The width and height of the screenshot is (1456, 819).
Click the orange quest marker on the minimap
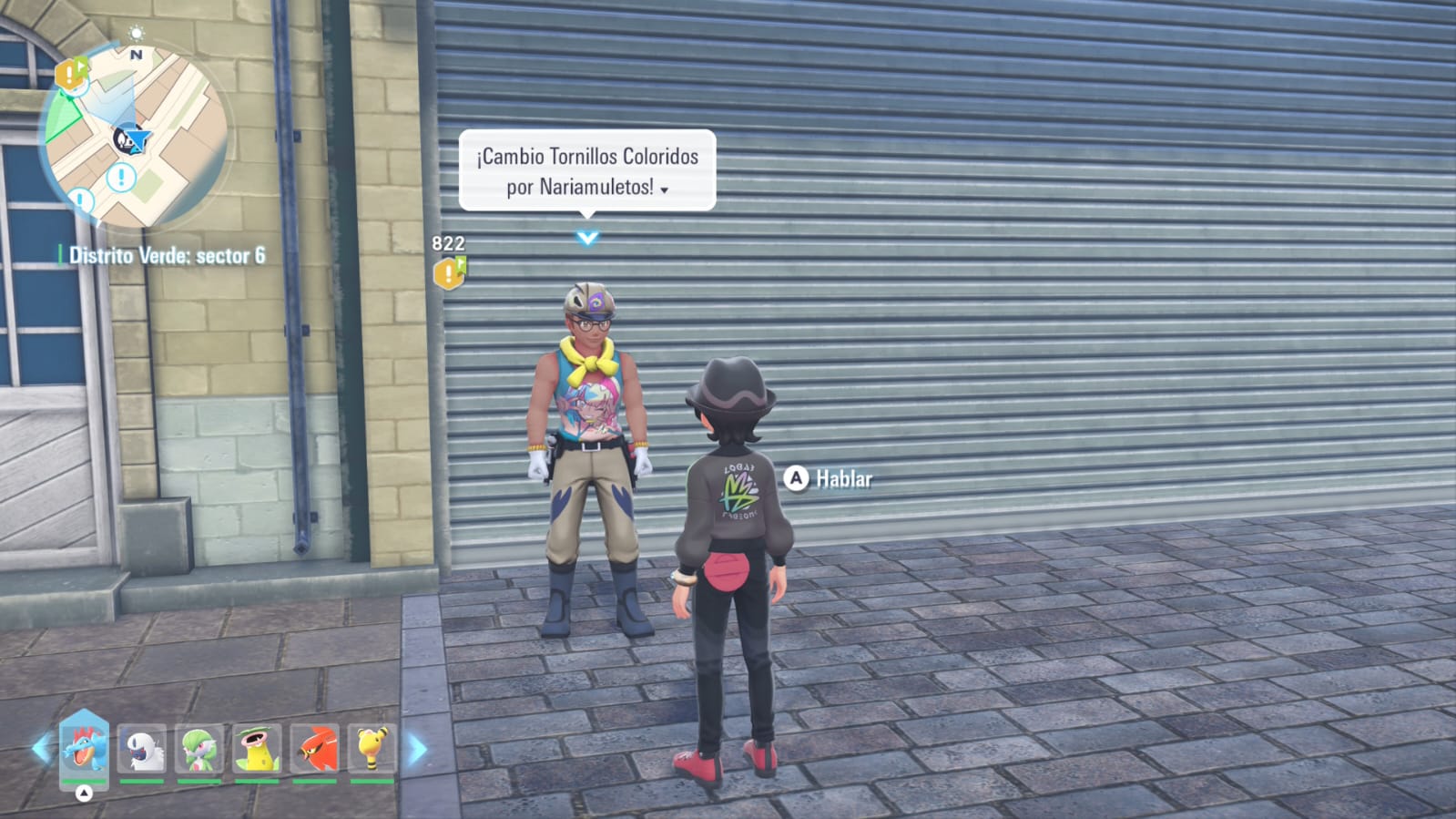70,75
